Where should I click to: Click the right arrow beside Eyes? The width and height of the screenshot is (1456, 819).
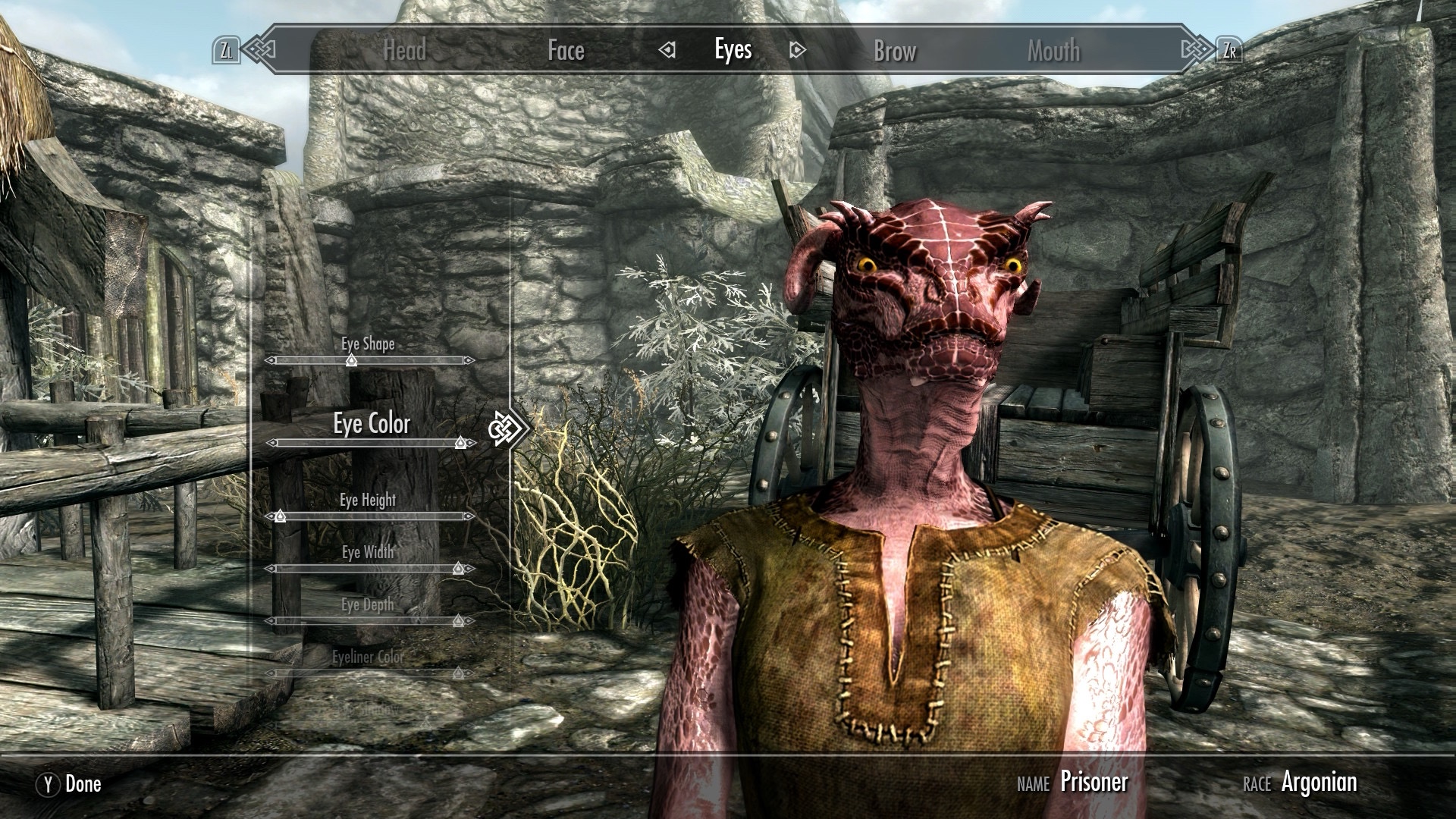(797, 51)
